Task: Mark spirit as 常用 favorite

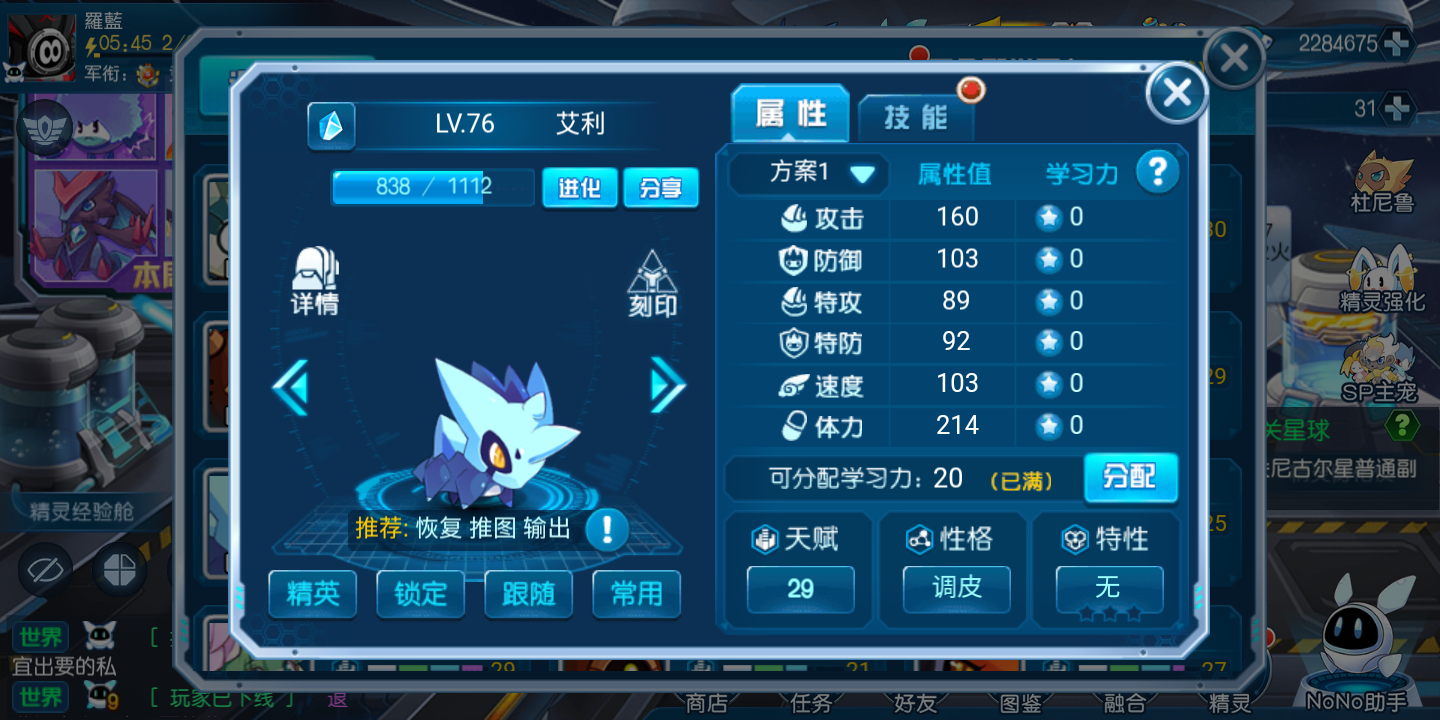Action: click(x=636, y=594)
